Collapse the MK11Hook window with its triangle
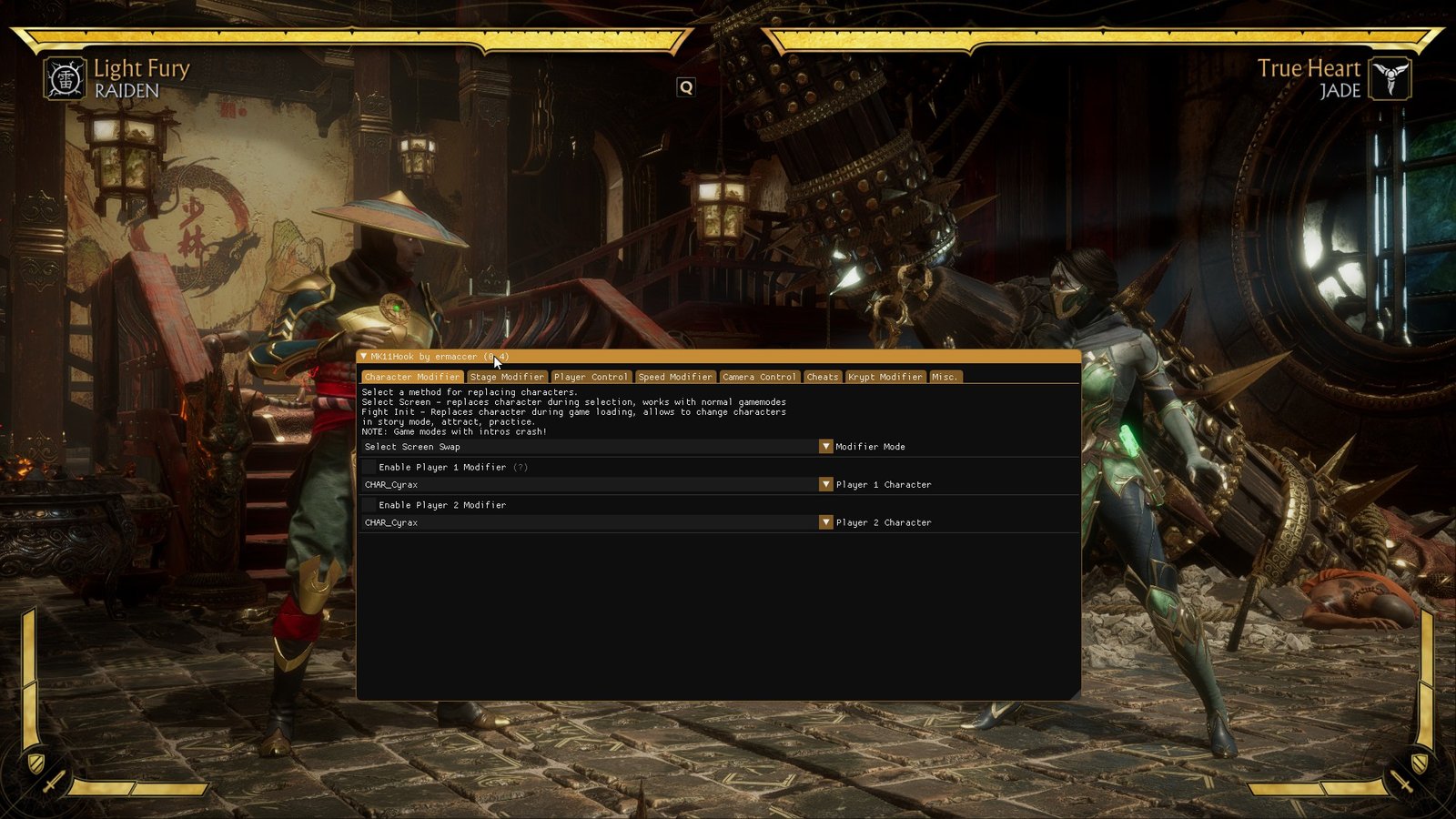This screenshot has height=819, width=1456. coord(364,357)
